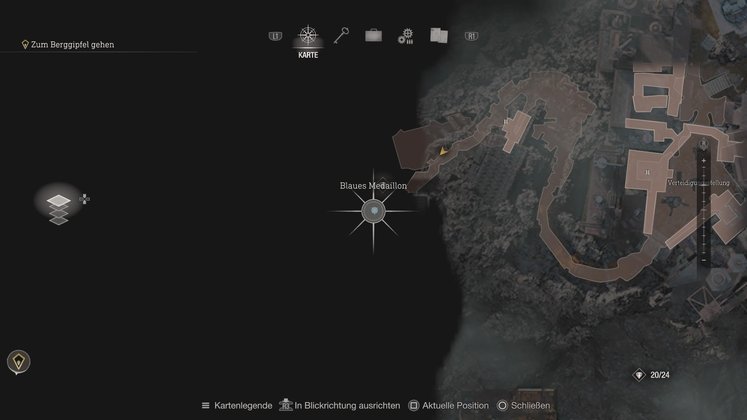Image resolution: width=747 pixels, height=420 pixels.
Task: Center map on Aktuelle Position
Action: coord(449,405)
